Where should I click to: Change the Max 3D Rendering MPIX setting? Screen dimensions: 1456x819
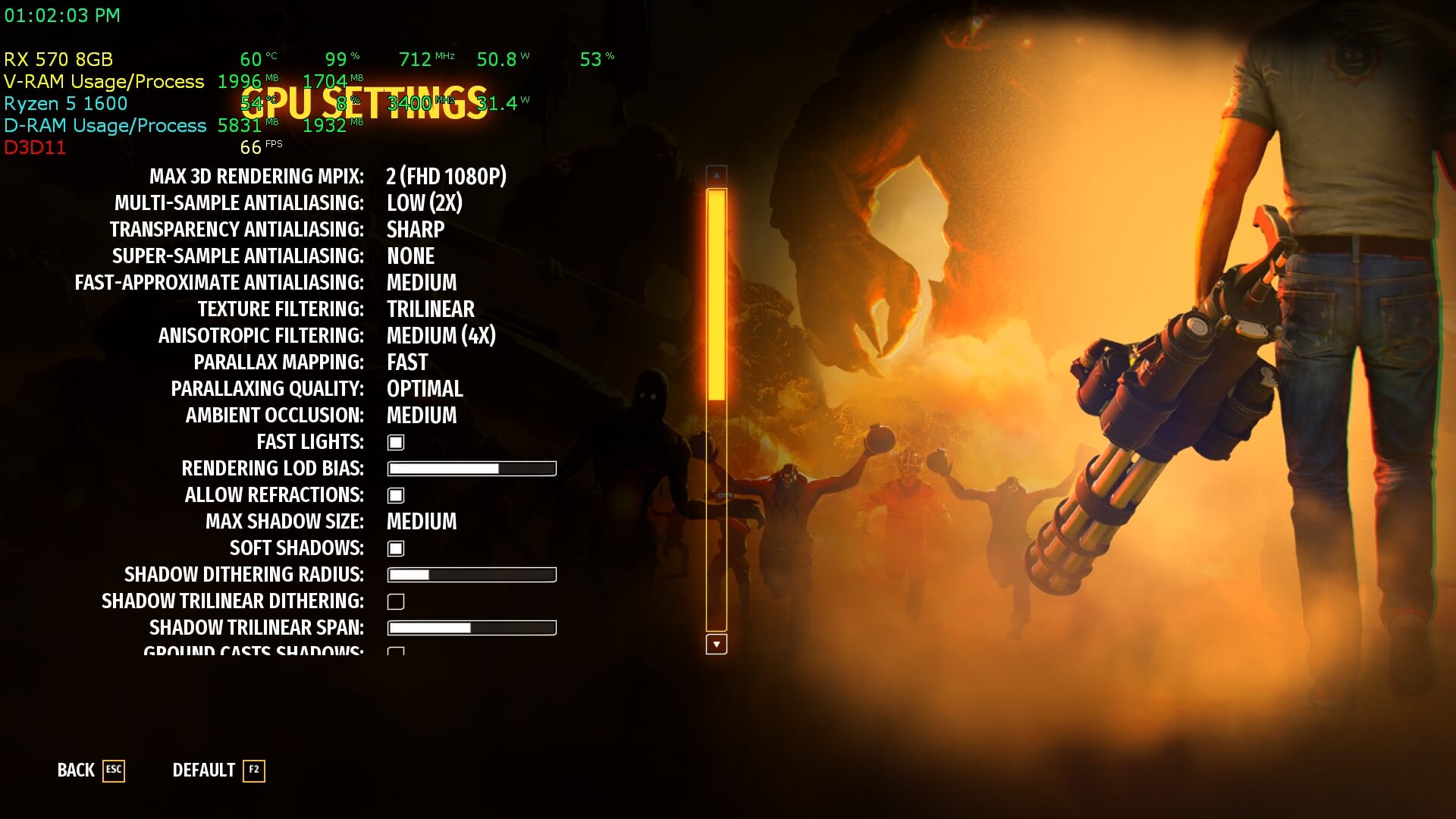coord(446,177)
